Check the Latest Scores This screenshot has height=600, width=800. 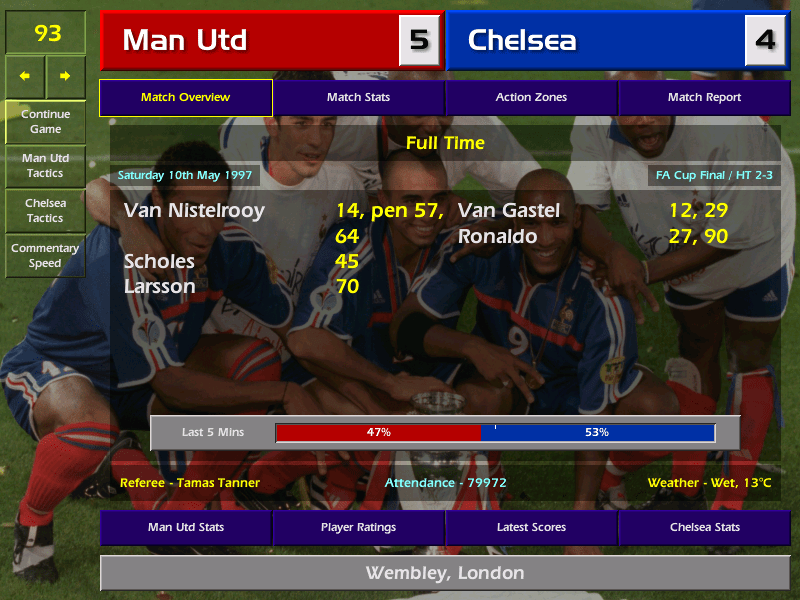coord(531,527)
